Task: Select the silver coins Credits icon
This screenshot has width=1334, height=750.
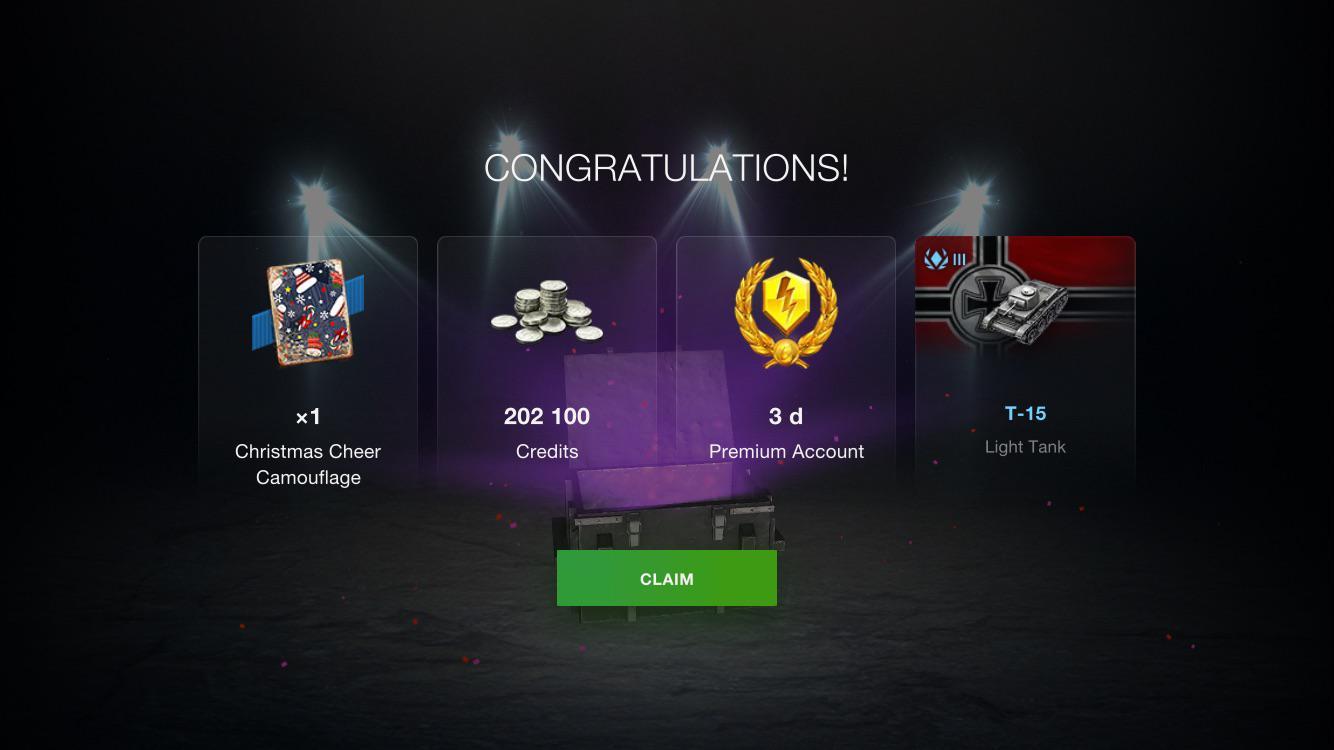Action: pyautogui.click(x=547, y=310)
